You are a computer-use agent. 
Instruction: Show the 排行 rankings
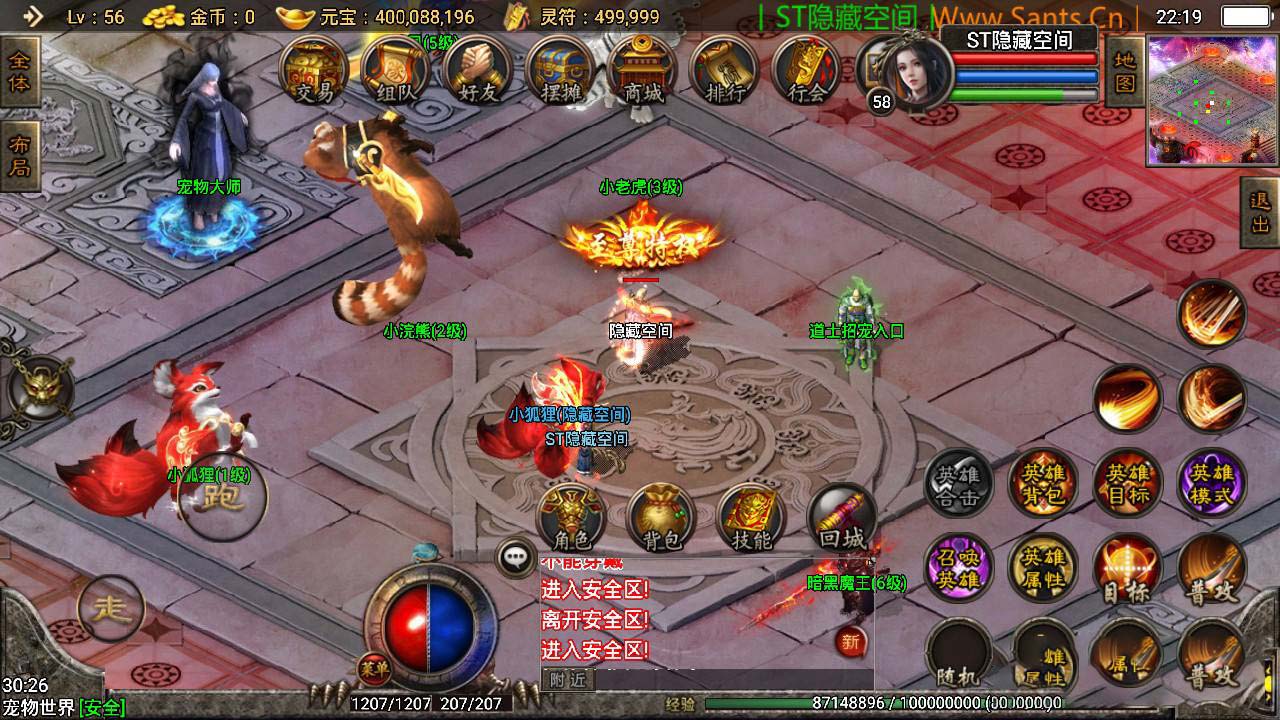click(724, 72)
